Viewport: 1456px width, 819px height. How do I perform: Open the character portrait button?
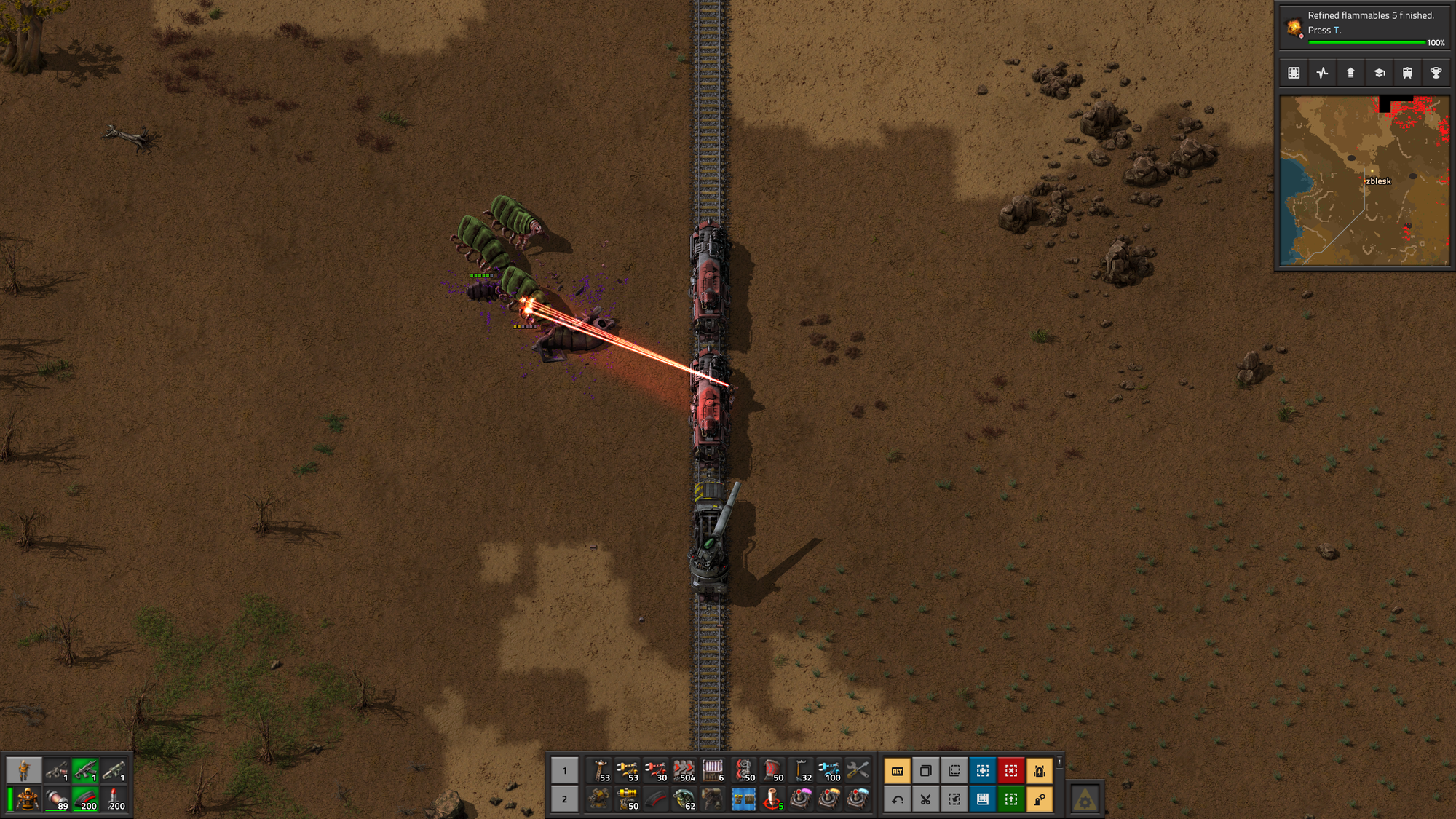[x=23, y=769]
